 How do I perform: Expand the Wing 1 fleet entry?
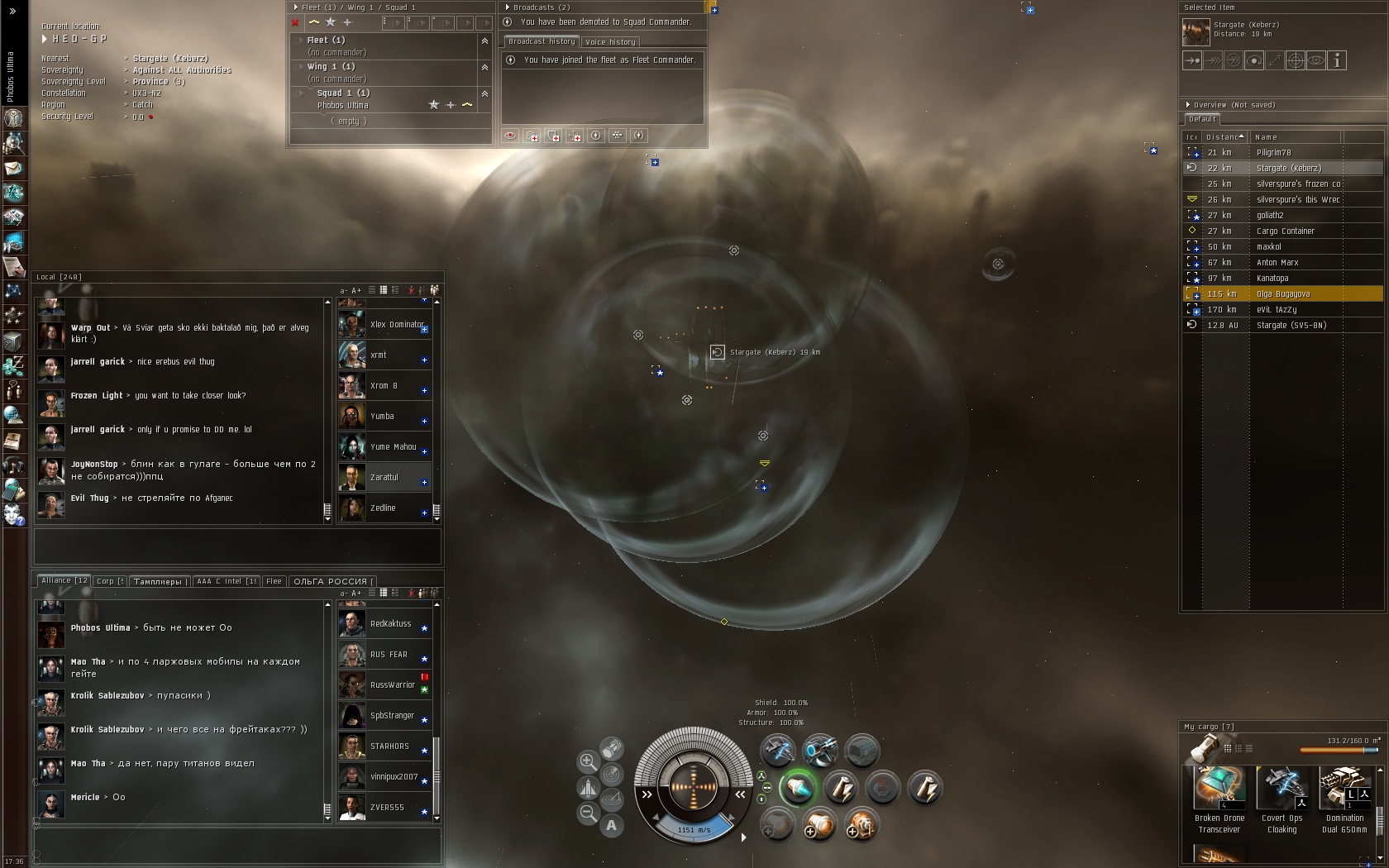(x=301, y=66)
